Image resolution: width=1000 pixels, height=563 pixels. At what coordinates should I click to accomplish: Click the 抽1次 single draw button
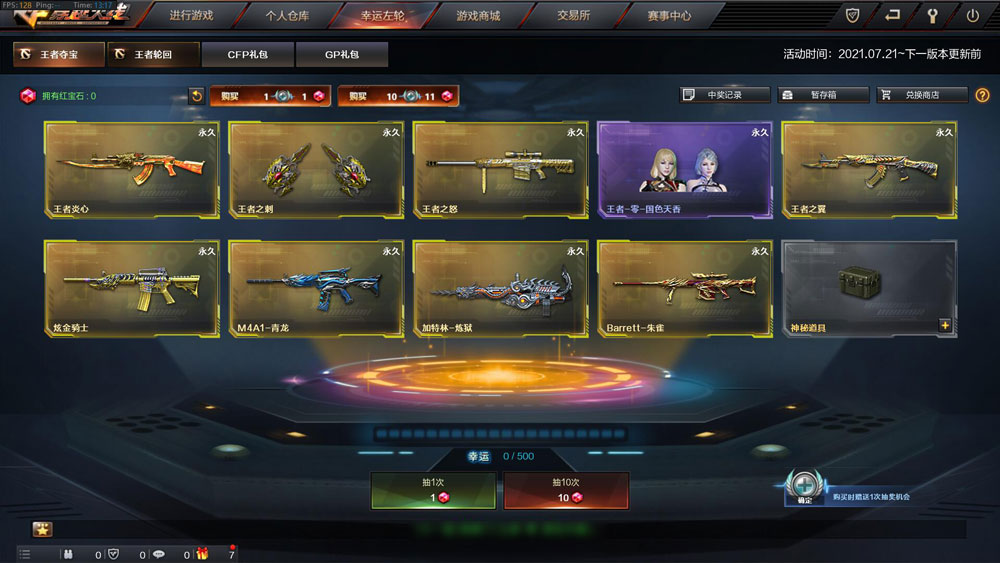coord(433,490)
